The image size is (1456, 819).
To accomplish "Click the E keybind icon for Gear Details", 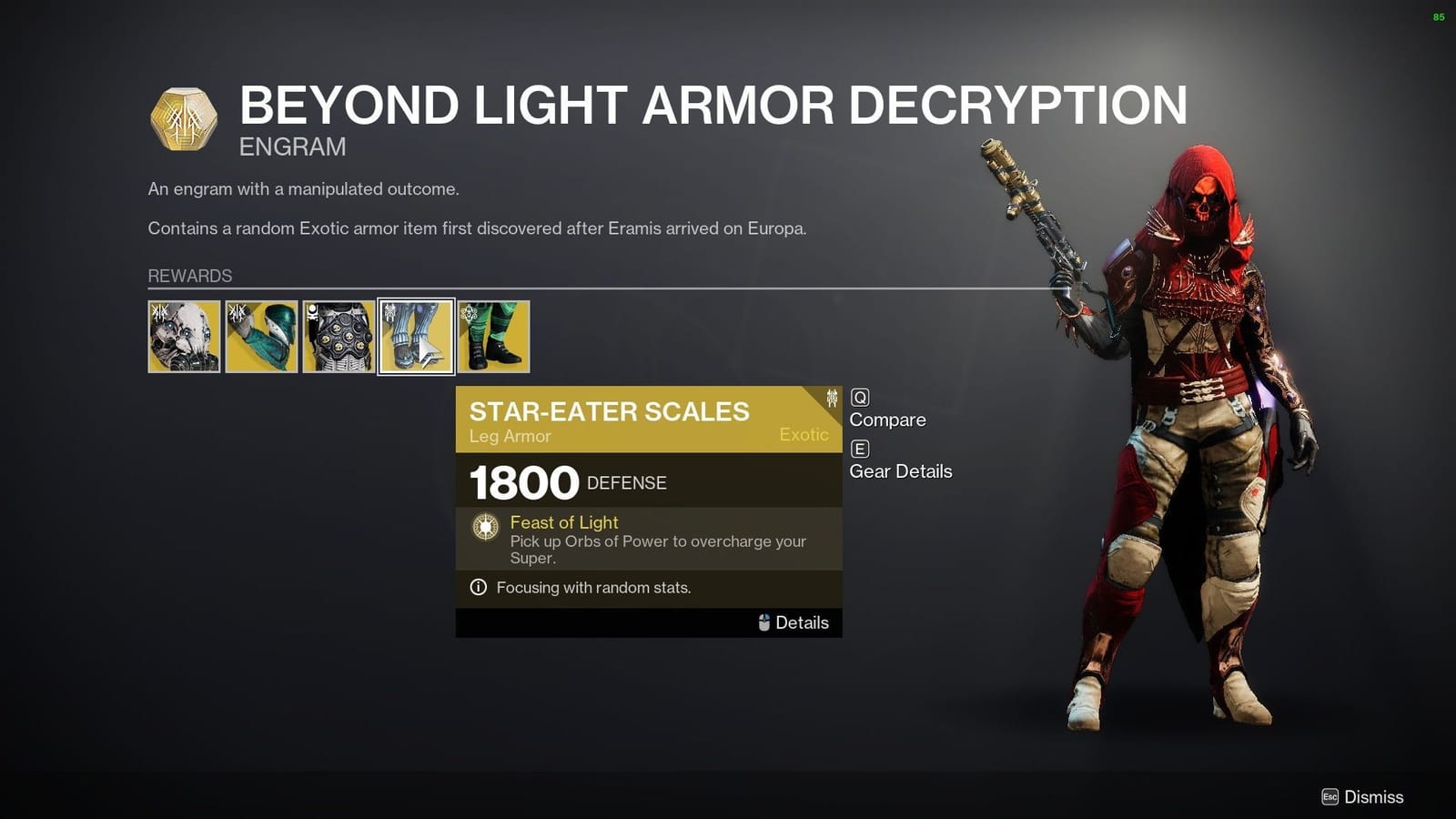I will pos(859,449).
